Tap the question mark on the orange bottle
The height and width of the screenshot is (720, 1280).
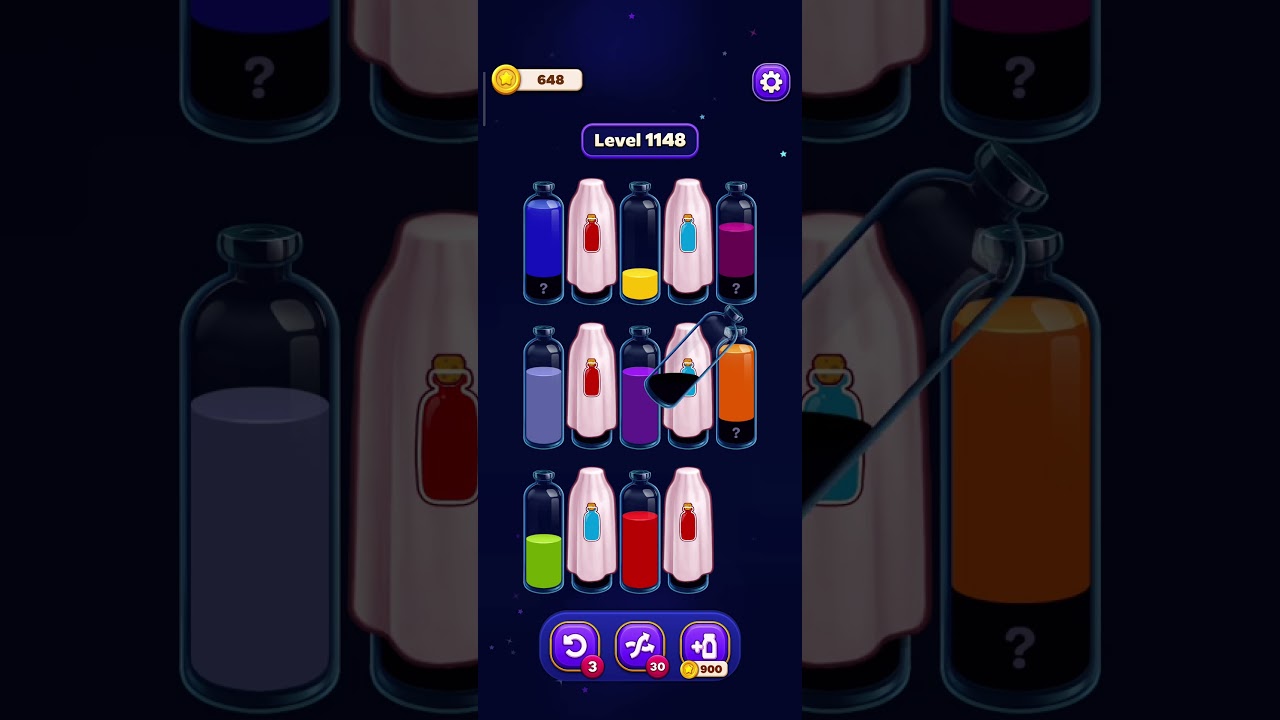737,432
